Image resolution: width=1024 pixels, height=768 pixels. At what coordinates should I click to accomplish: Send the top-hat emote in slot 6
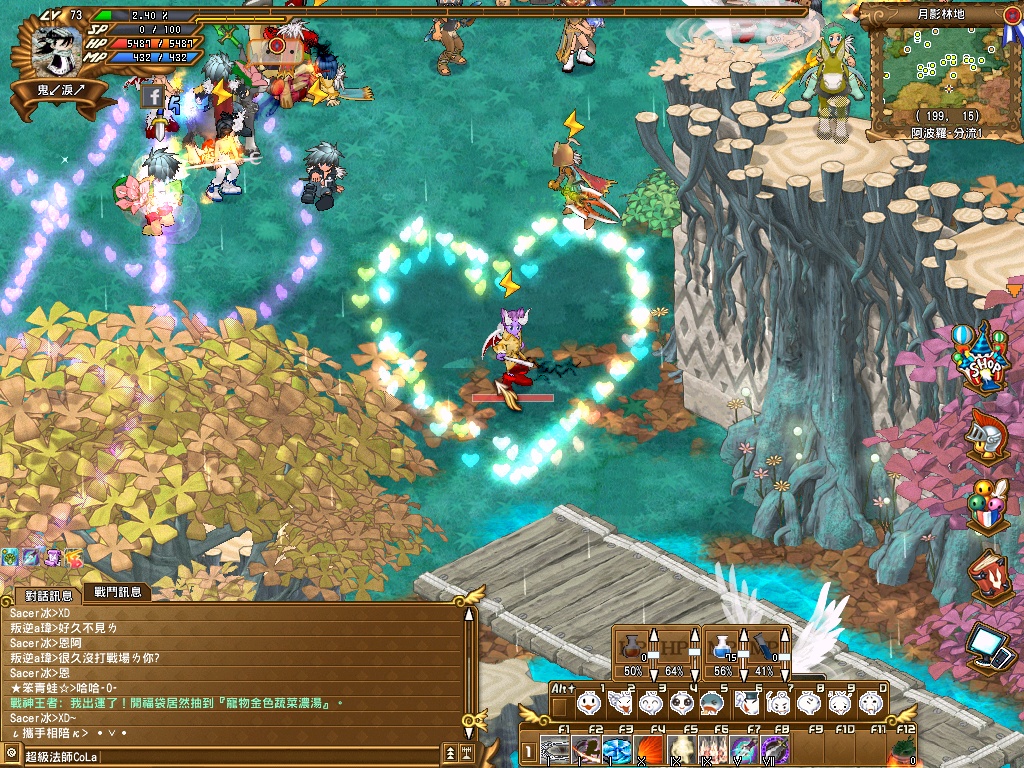pyautogui.click(x=745, y=703)
